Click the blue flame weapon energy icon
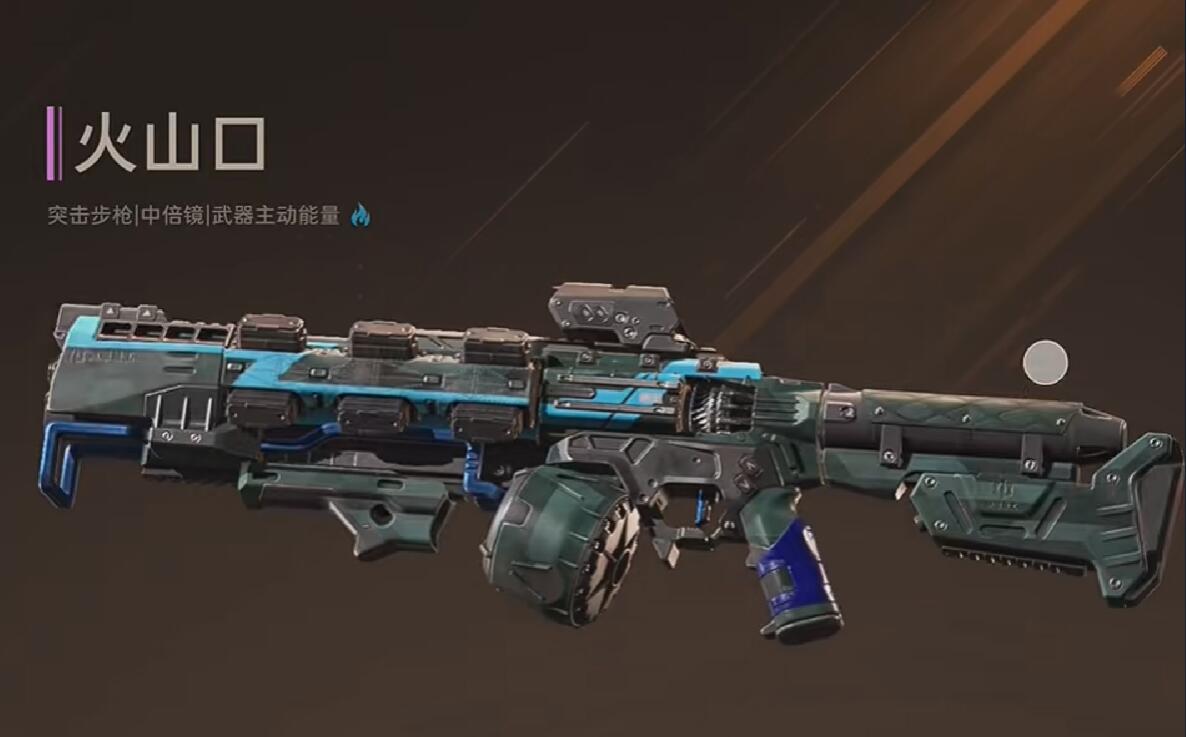The height and width of the screenshot is (737, 1186). coord(360,215)
